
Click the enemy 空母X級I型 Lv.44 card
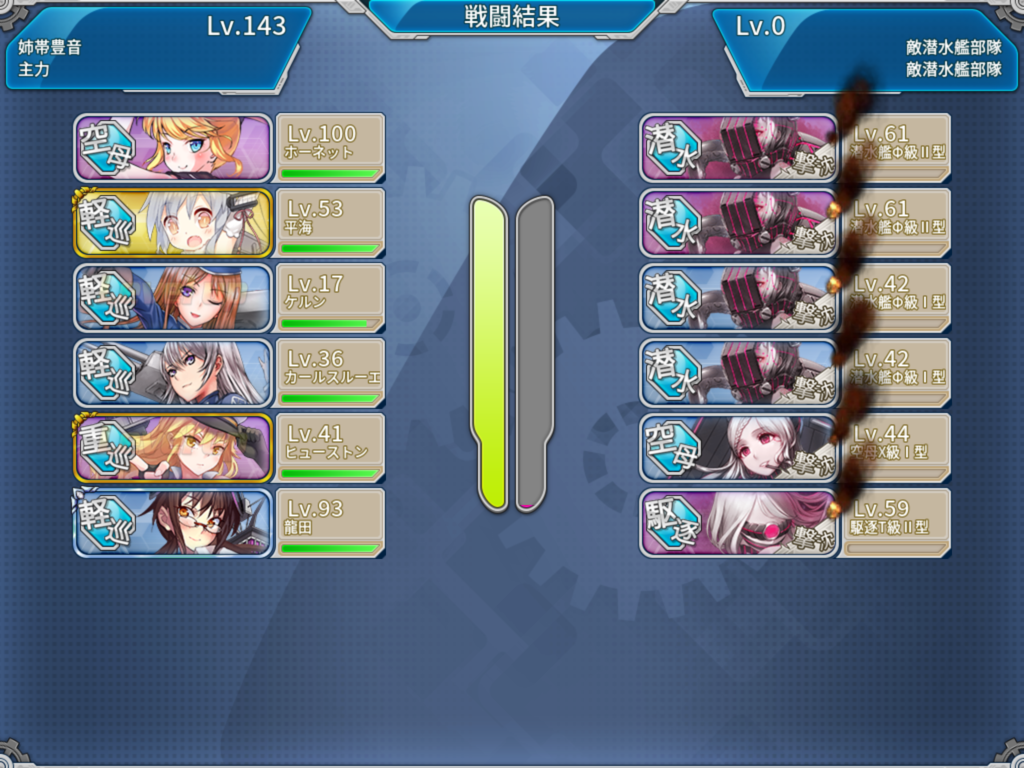click(x=793, y=448)
